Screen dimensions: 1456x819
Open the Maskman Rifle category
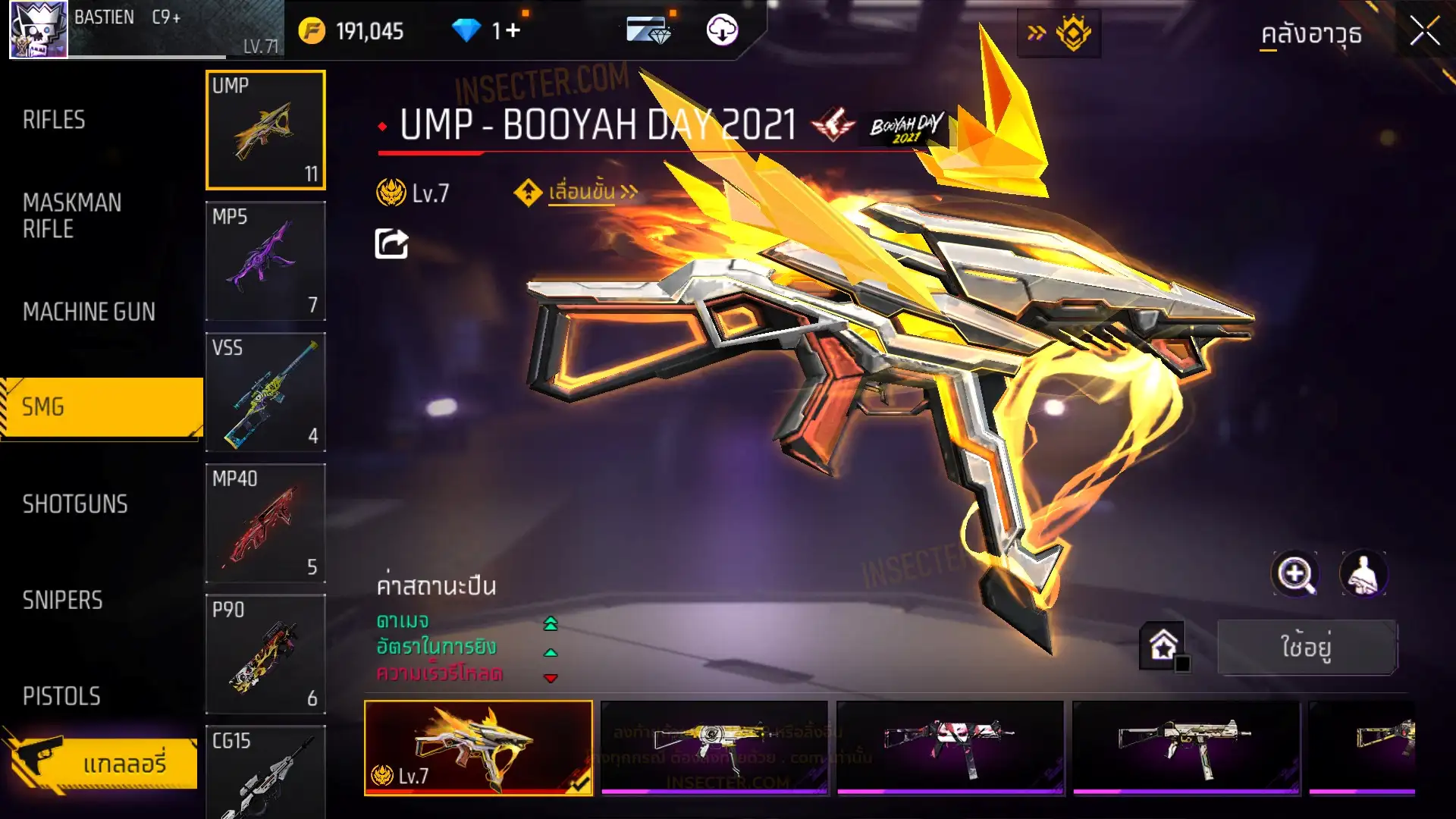coord(72,215)
